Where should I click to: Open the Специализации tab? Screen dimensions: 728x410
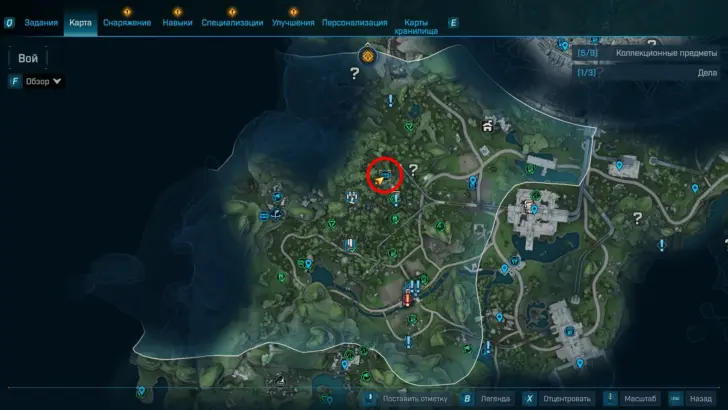pos(232,21)
